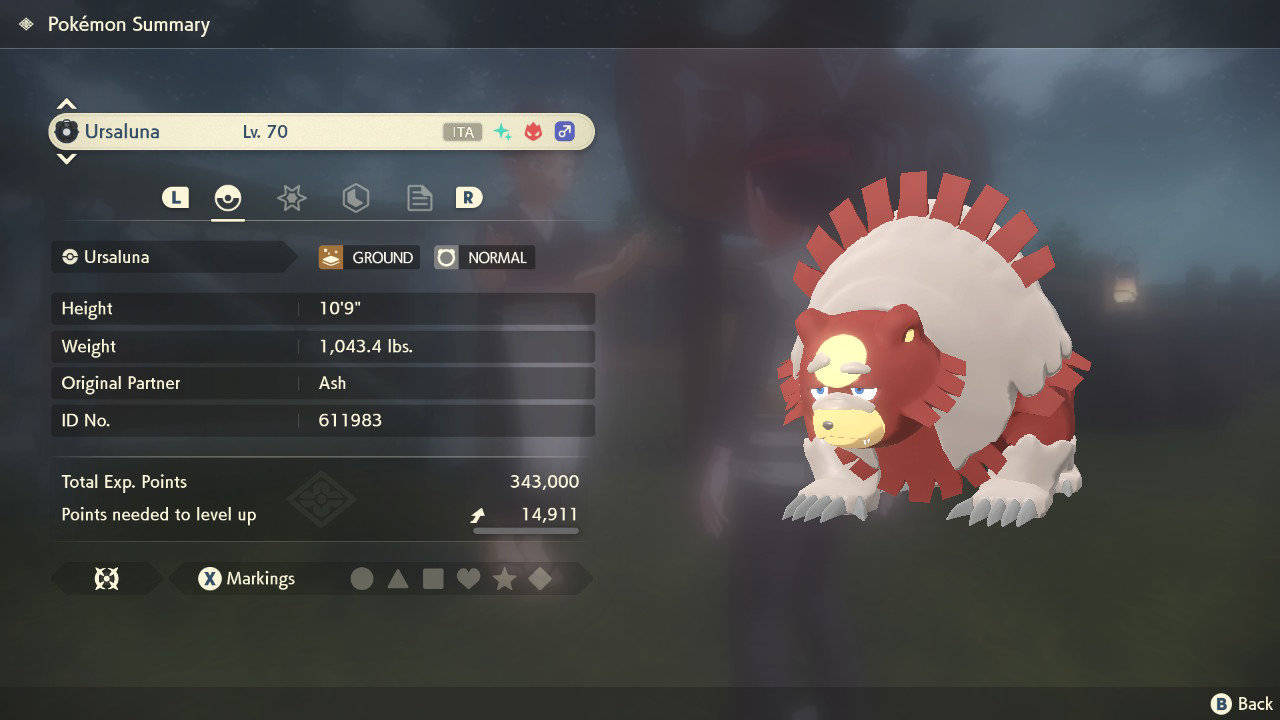This screenshot has width=1280, height=720.
Task: Switch to the shield-icon tab
Action: [x=355, y=198]
